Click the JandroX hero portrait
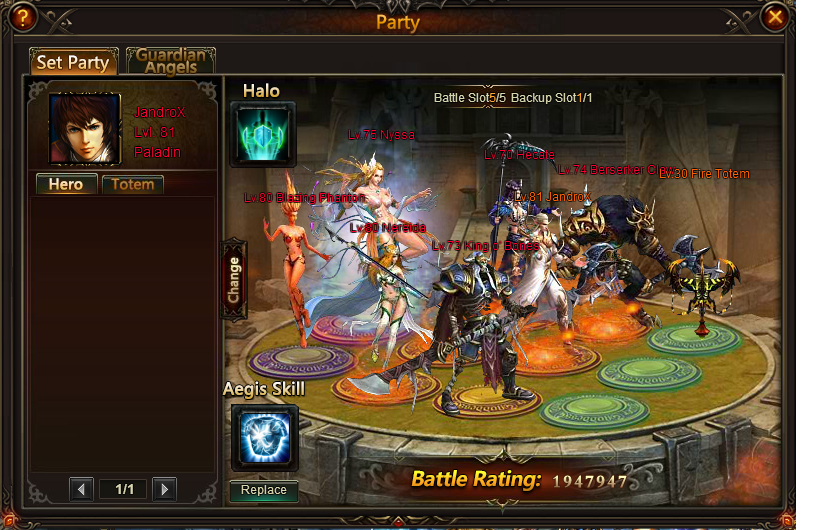 85,128
